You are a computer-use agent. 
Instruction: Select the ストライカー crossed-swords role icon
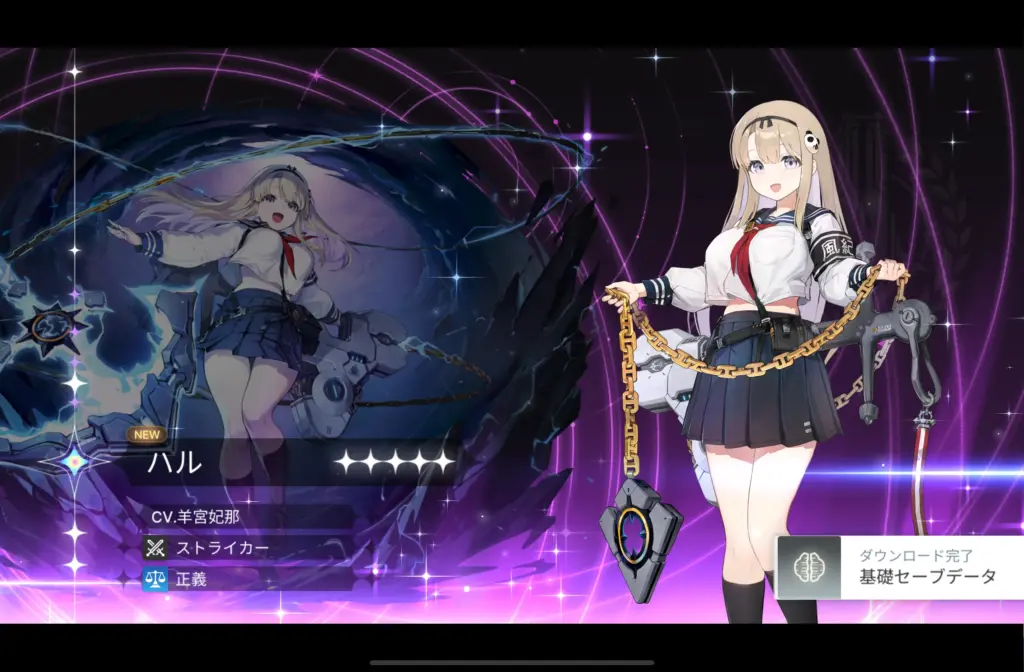click(154, 548)
